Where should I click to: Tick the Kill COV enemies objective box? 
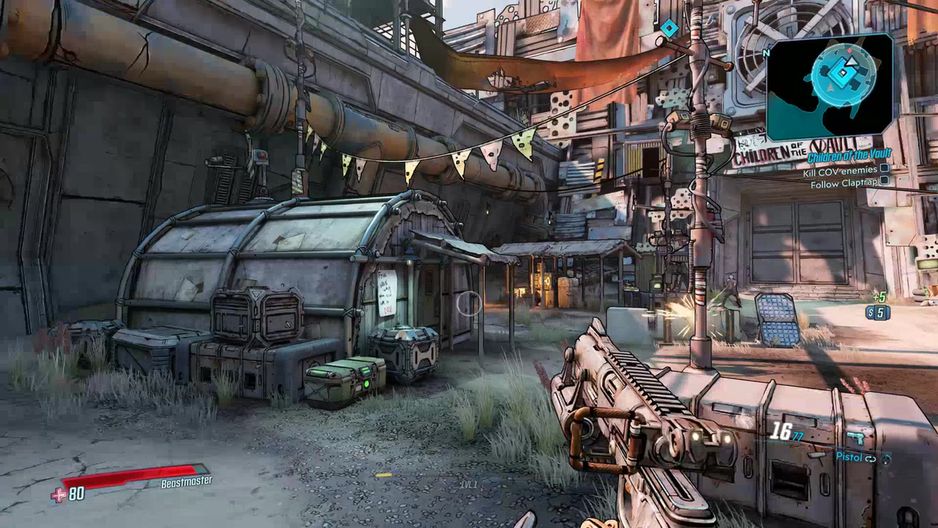pyautogui.click(x=884, y=171)
